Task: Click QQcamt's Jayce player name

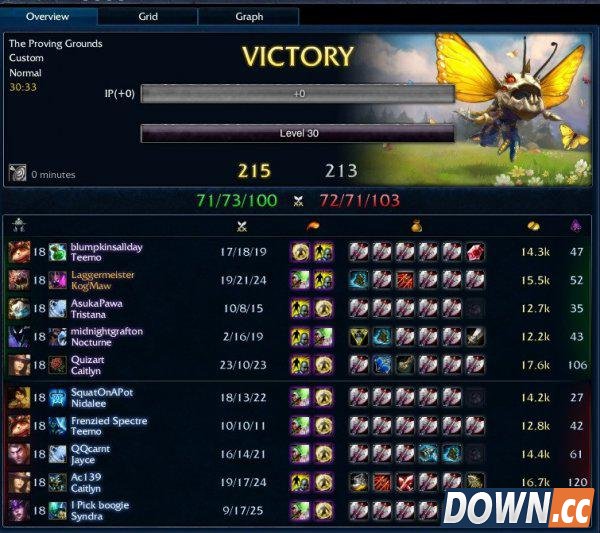Action: pyautogui.click(x=90, y=449)
